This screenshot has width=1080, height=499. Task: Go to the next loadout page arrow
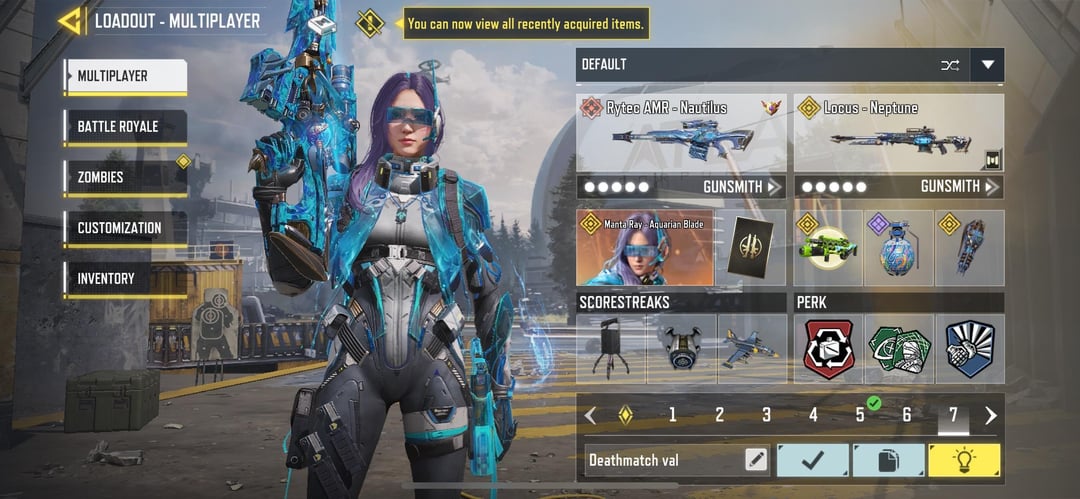coord(991,415)
